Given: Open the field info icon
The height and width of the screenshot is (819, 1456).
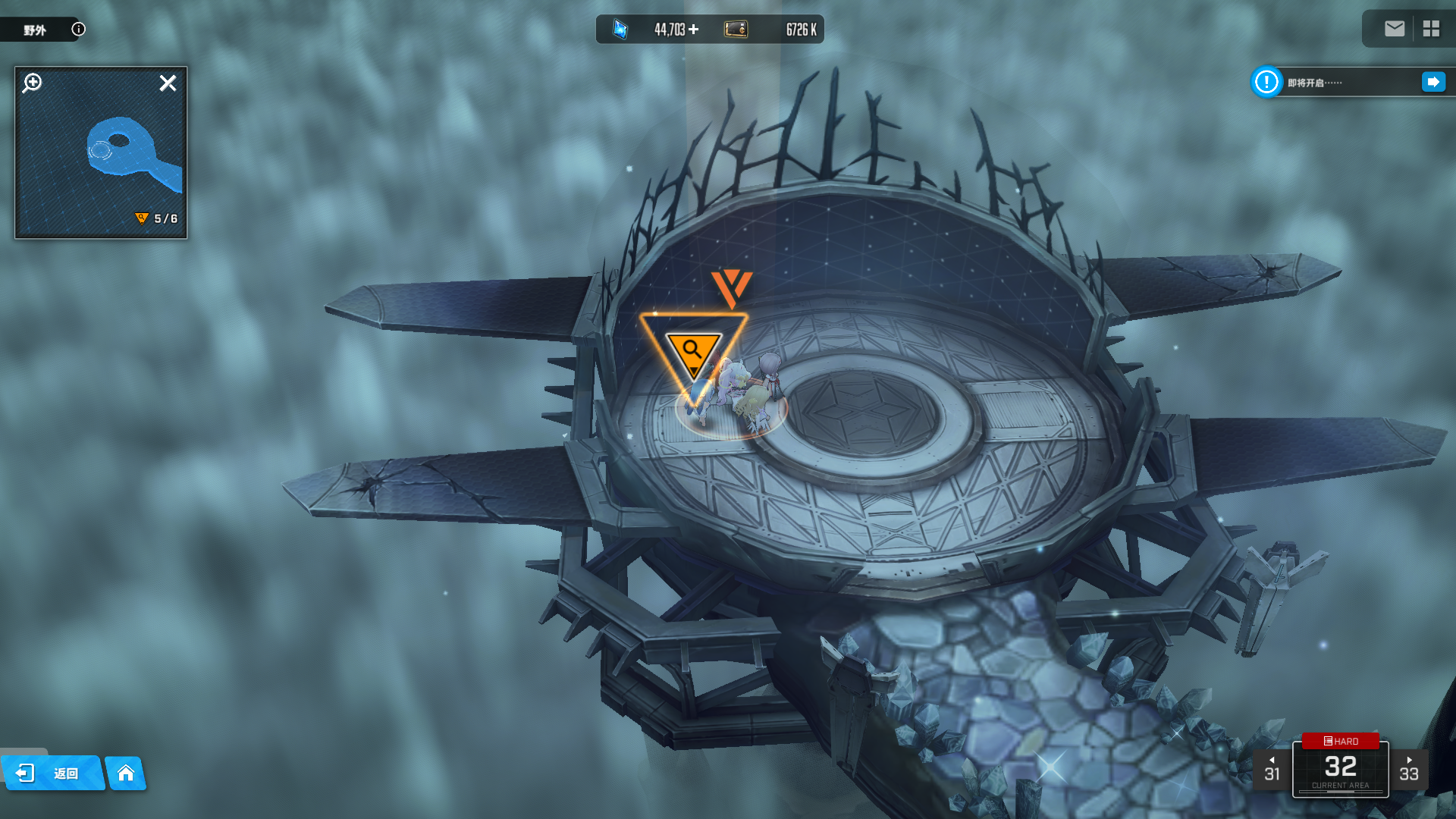Looking at the screenshot, I should click(78, 30).
